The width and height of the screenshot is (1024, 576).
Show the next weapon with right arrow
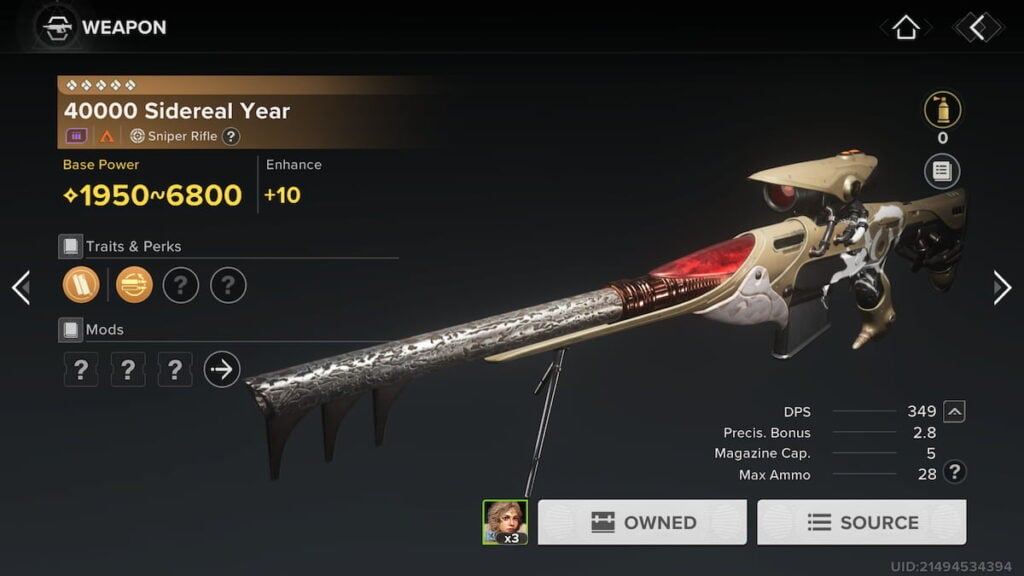[x=1001, y=288]
